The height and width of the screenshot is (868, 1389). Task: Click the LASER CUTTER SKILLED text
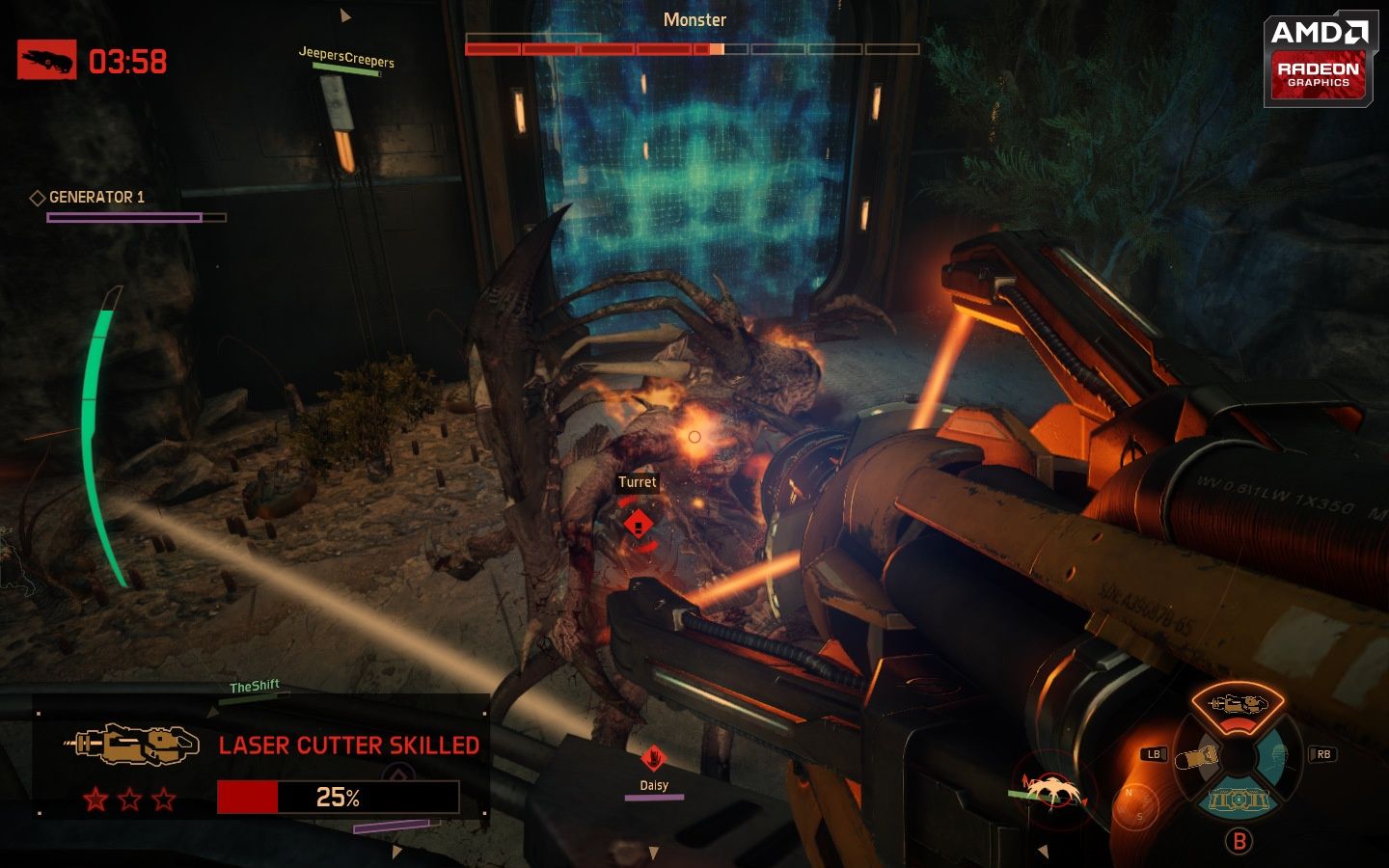(x=349, y=745)
